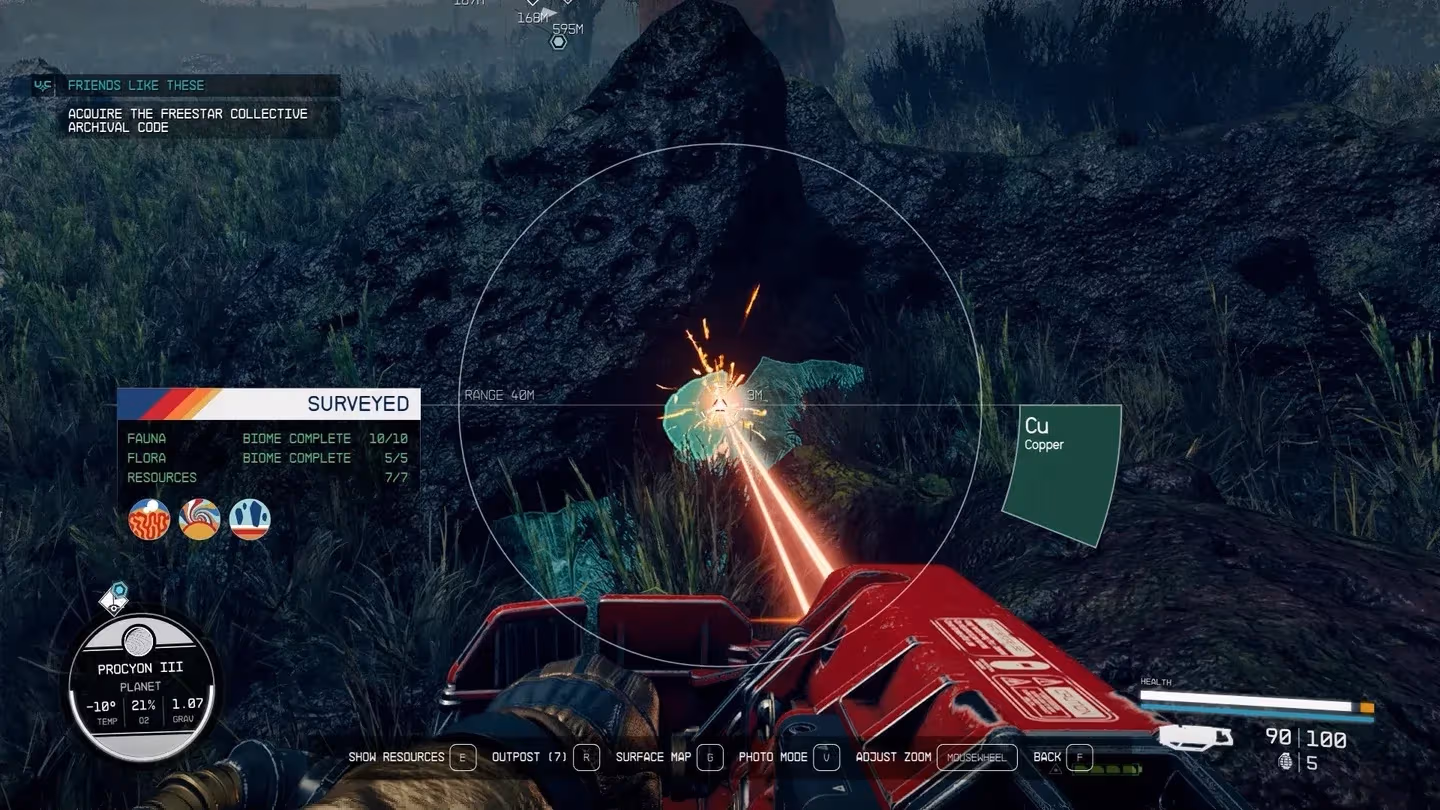The height and width of the screenshot is (810, 1440).
Task: Click the quest faction icon beside Friends Like These
Action: 42,86
